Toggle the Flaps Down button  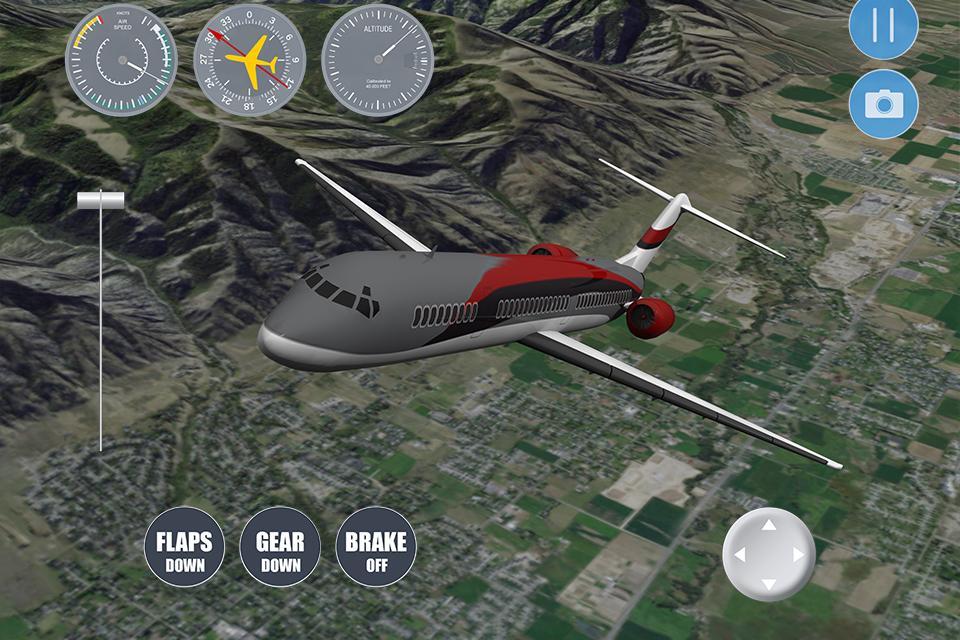184,547
